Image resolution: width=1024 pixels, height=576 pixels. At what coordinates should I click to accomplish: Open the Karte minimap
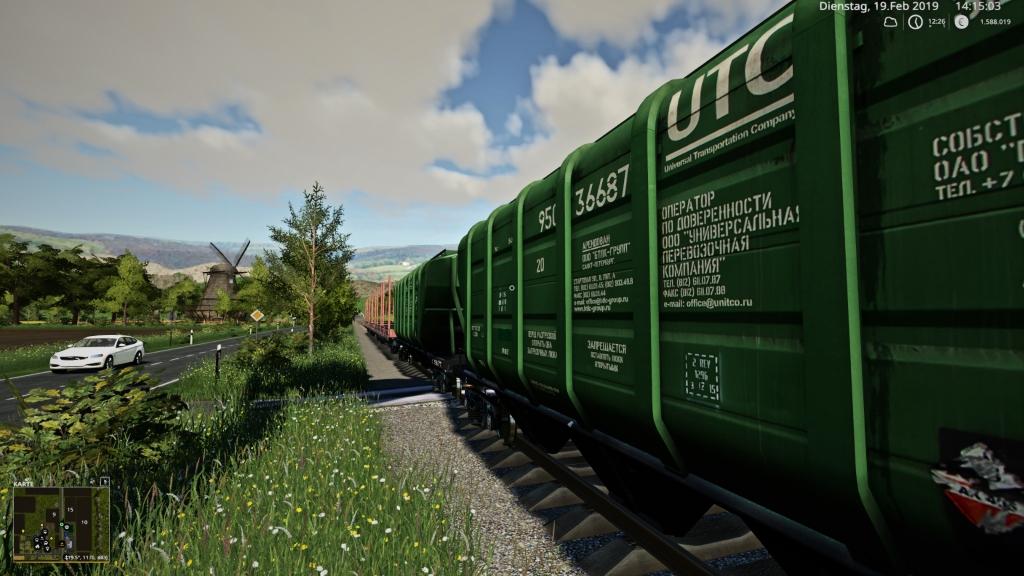tap(61, 524)
